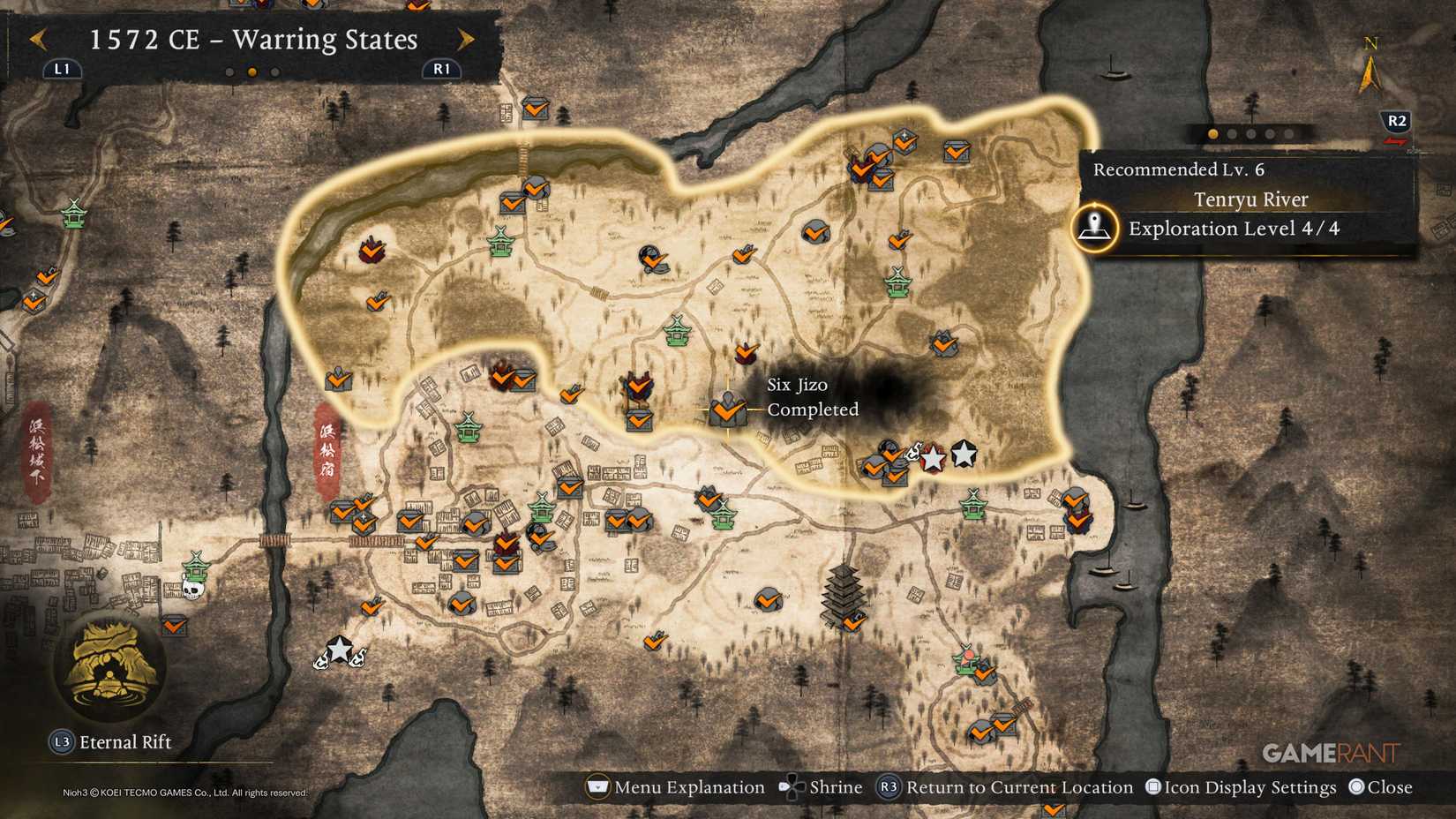Viewport: 1456px width, 819px height.
Task: Click the left arrow beside 1572 CE title
Action: (x=37, y=40)
